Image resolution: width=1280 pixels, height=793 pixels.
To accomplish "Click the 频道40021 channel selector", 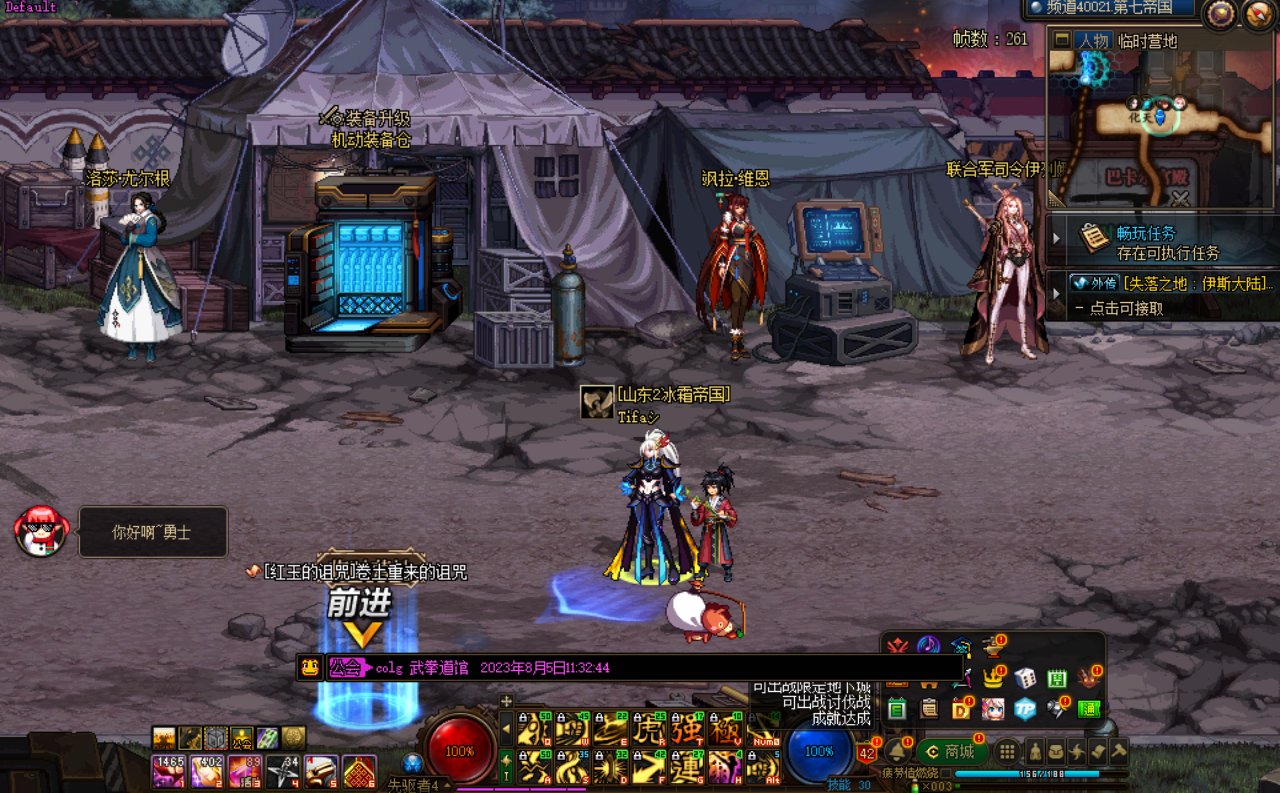I will tap(1108, 9).
